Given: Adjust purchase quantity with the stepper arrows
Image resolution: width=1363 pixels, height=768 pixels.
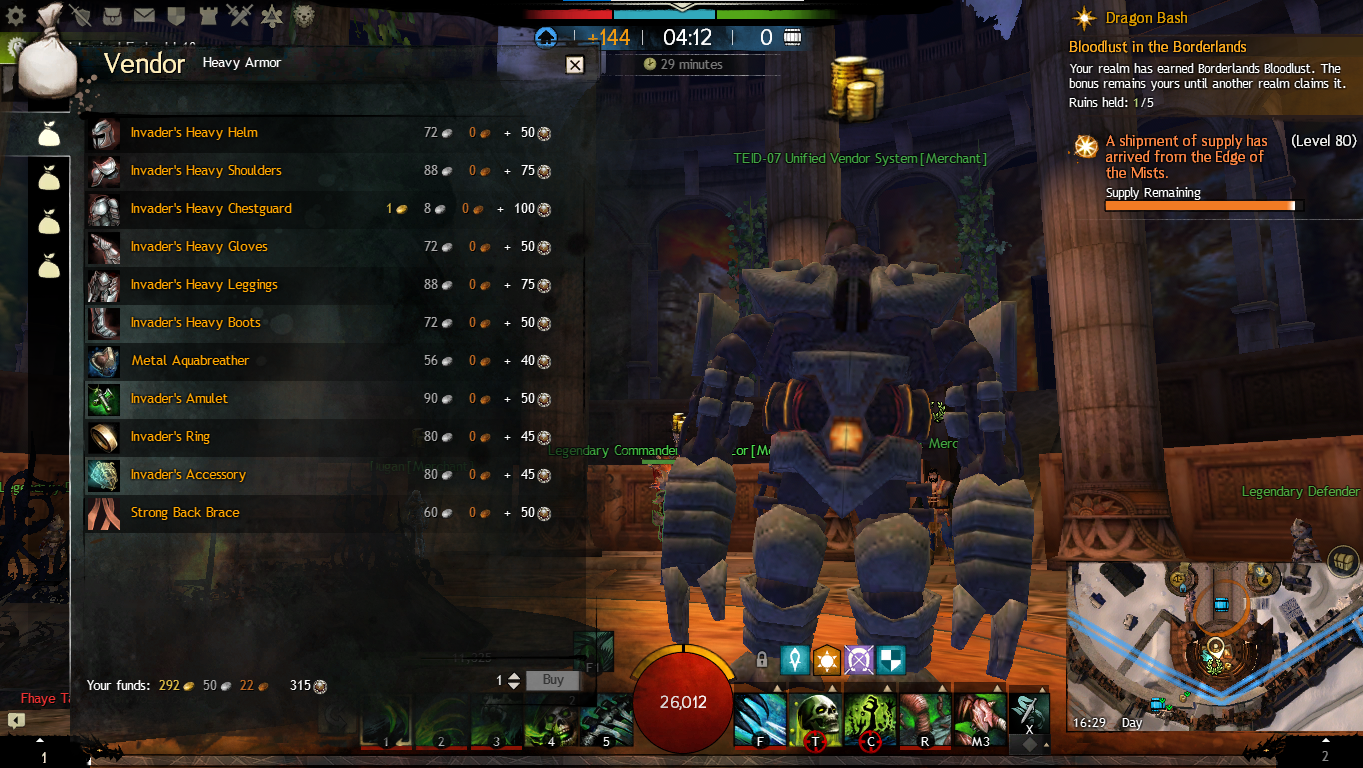Looking at the screenshot, I should click(x=514, y=681).
